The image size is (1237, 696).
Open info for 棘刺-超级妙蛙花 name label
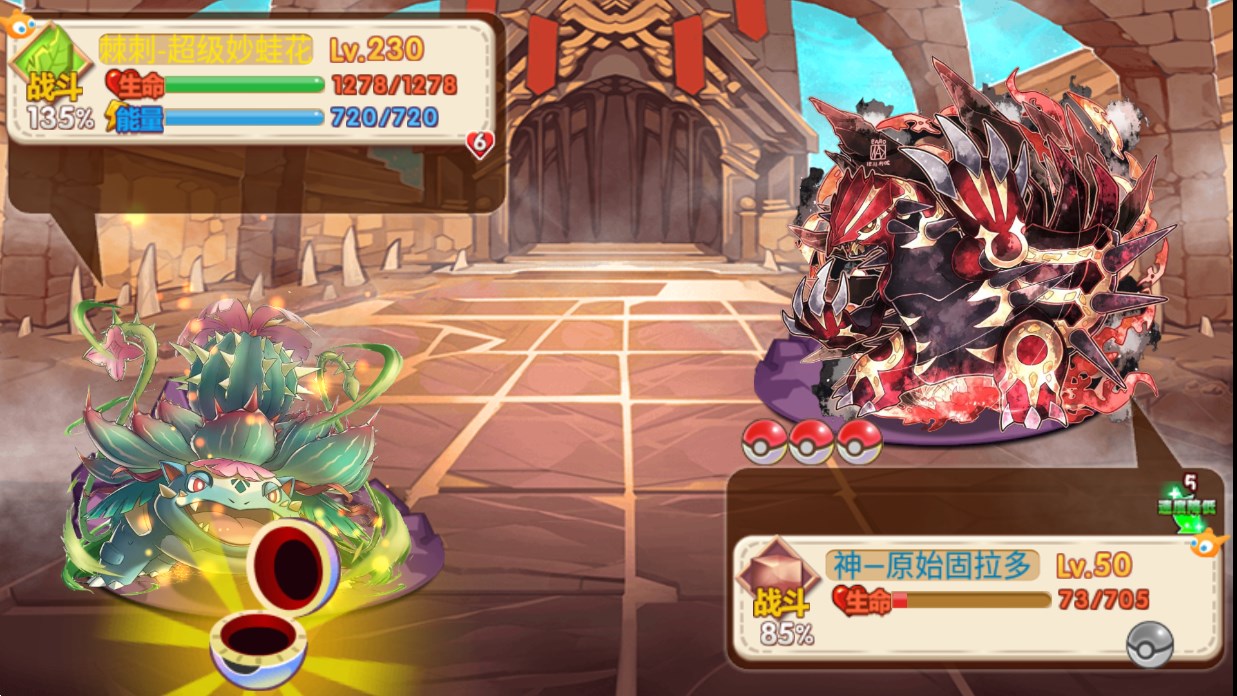point(206,48)
